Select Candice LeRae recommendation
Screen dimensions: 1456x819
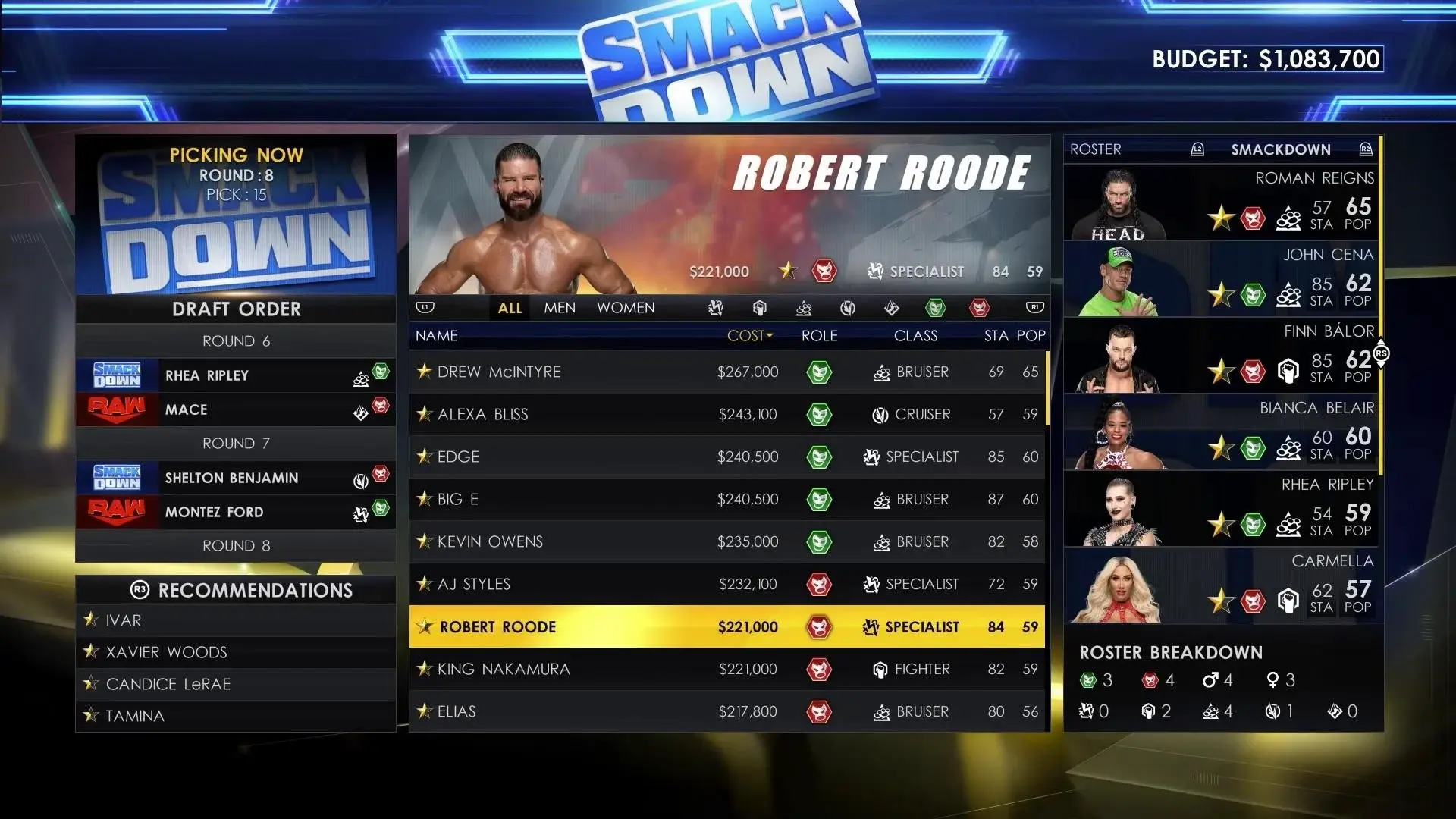pyautogui.click(x=235, y=684)
